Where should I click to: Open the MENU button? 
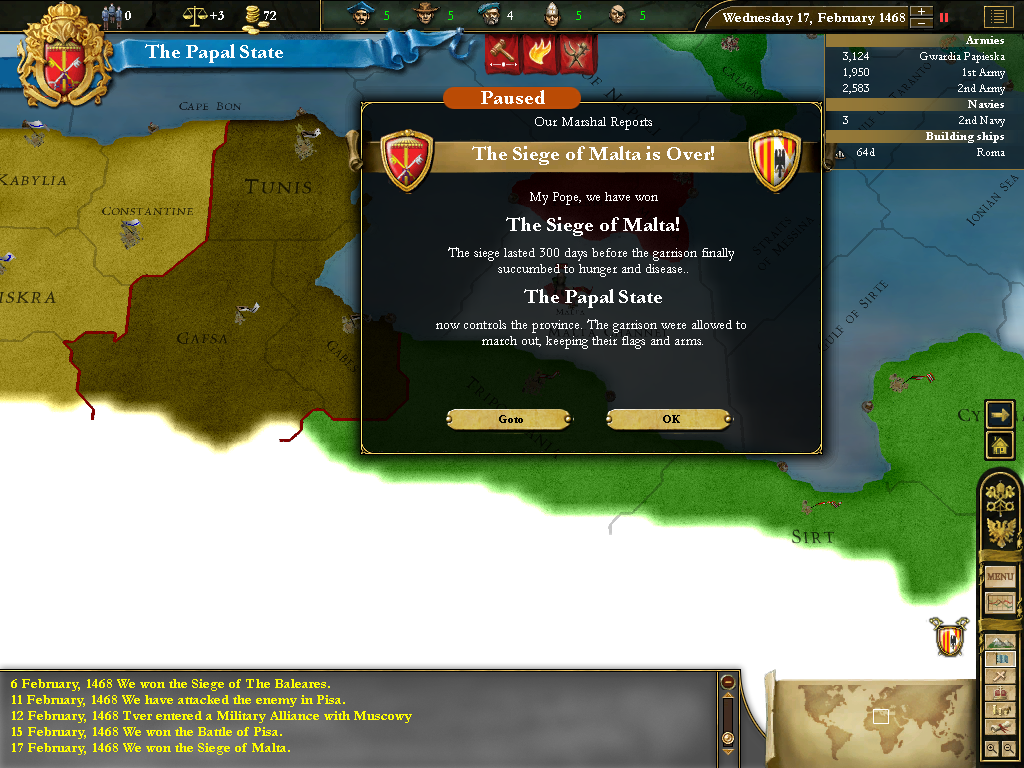1000,577
